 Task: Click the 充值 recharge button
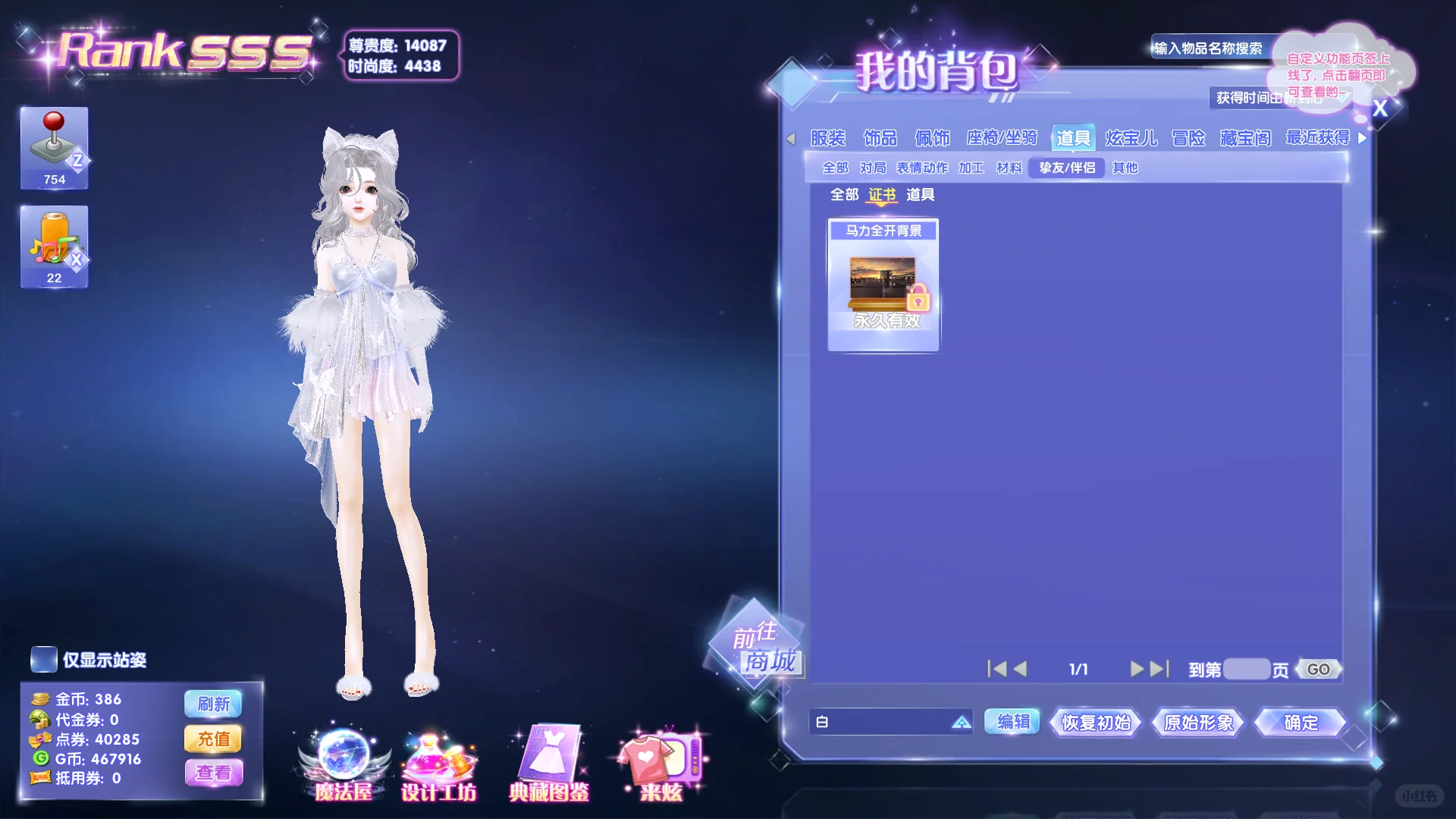click(x=213, y=739)
